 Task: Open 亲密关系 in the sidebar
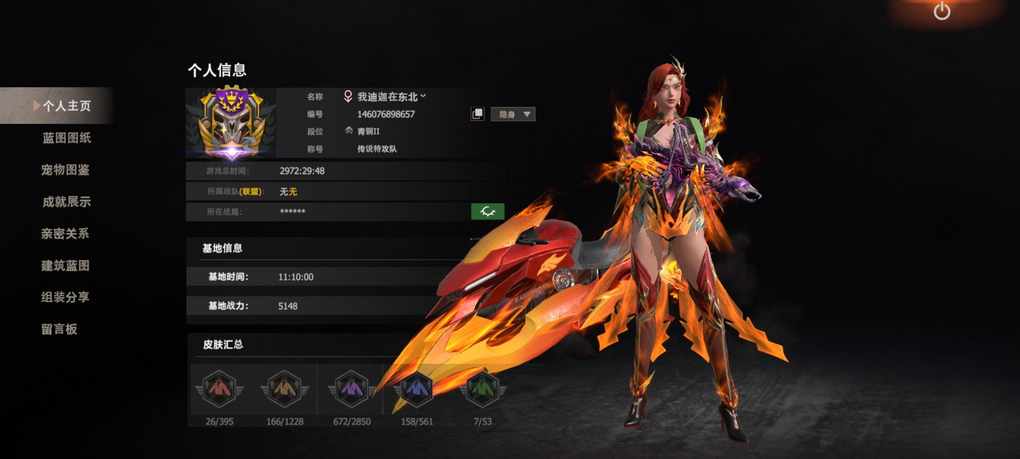pos(66,234)
